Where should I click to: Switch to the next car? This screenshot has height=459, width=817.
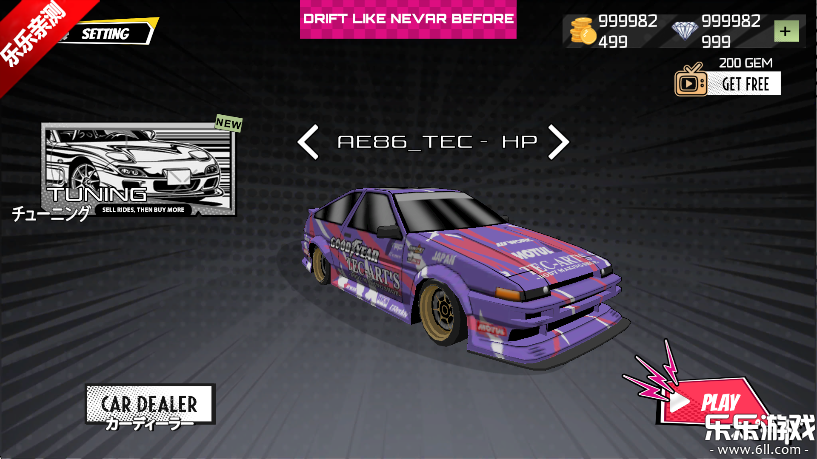coord(558,142)
